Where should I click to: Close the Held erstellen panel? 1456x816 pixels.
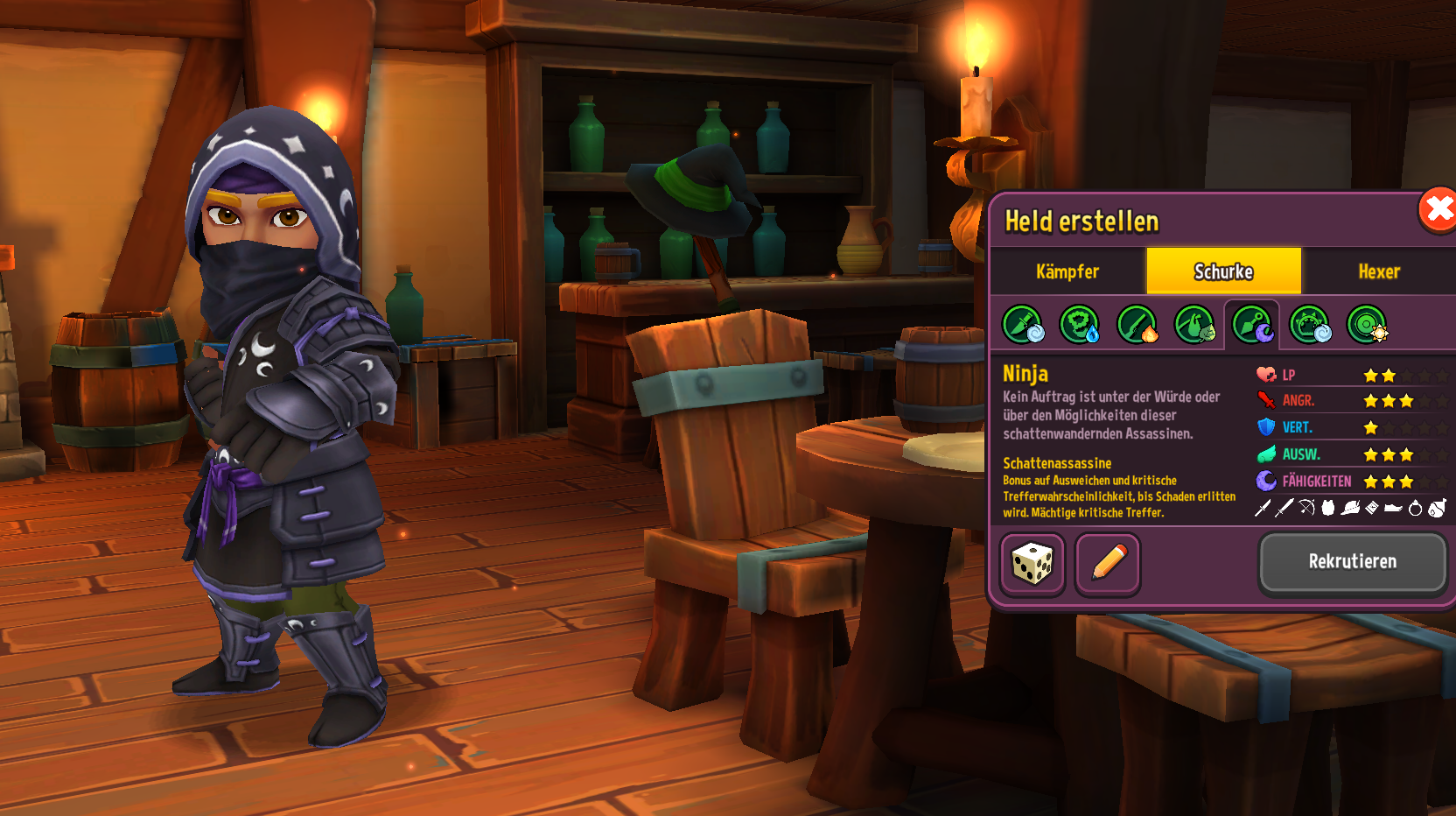coord(1437,210)
